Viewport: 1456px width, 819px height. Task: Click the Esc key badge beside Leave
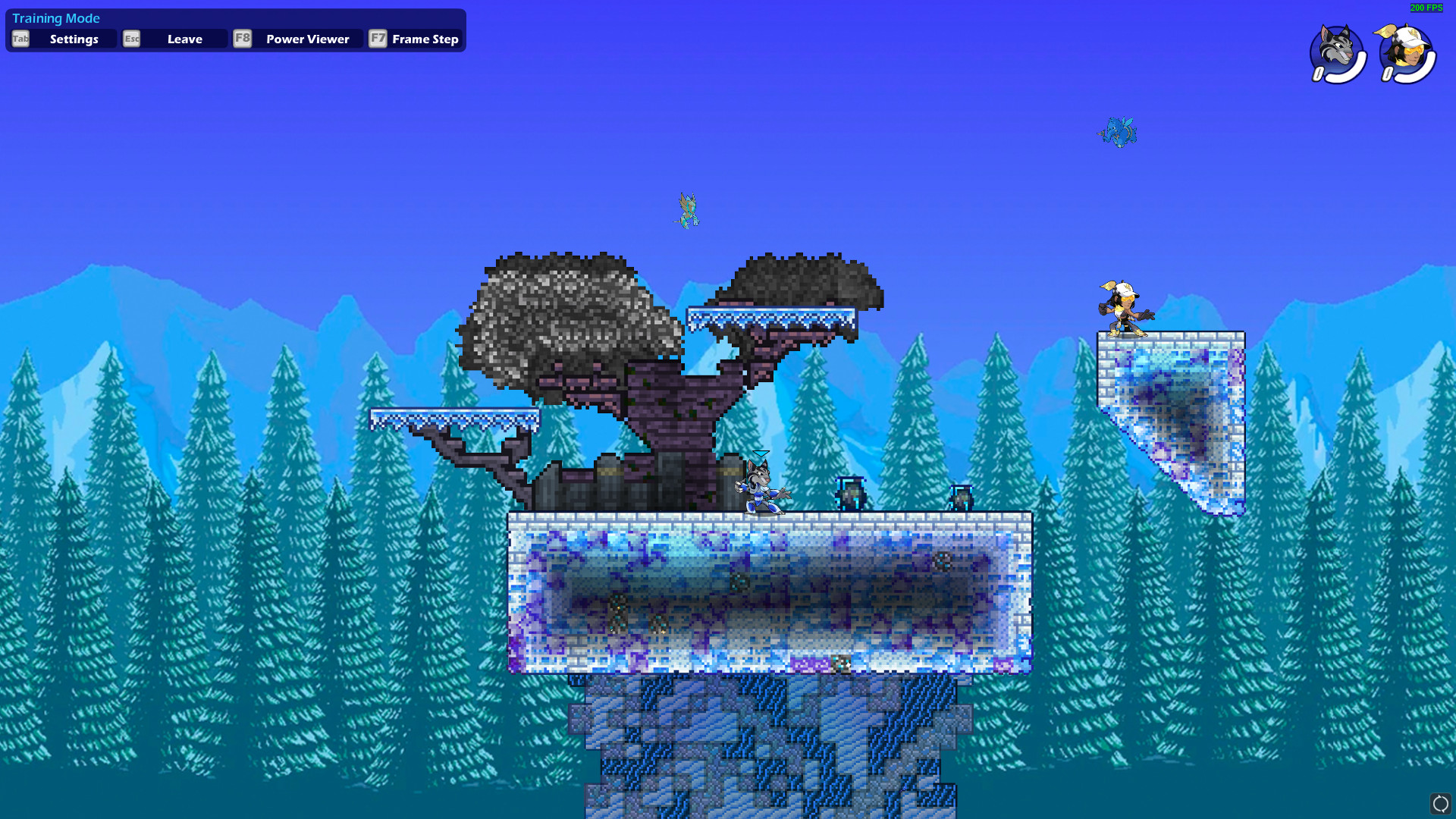coord(131,39)
